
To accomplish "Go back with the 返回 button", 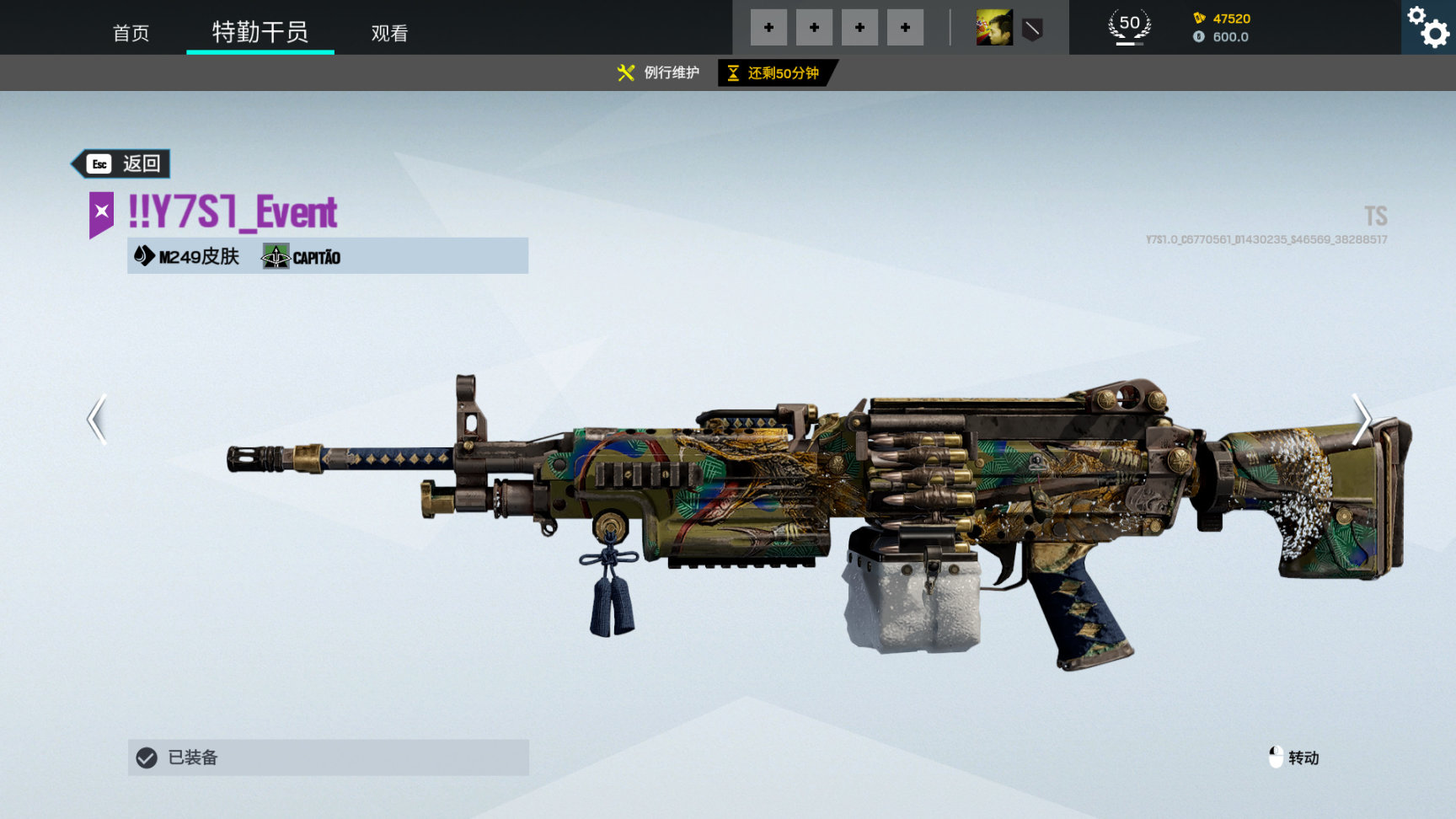I will tap(122, 163).
